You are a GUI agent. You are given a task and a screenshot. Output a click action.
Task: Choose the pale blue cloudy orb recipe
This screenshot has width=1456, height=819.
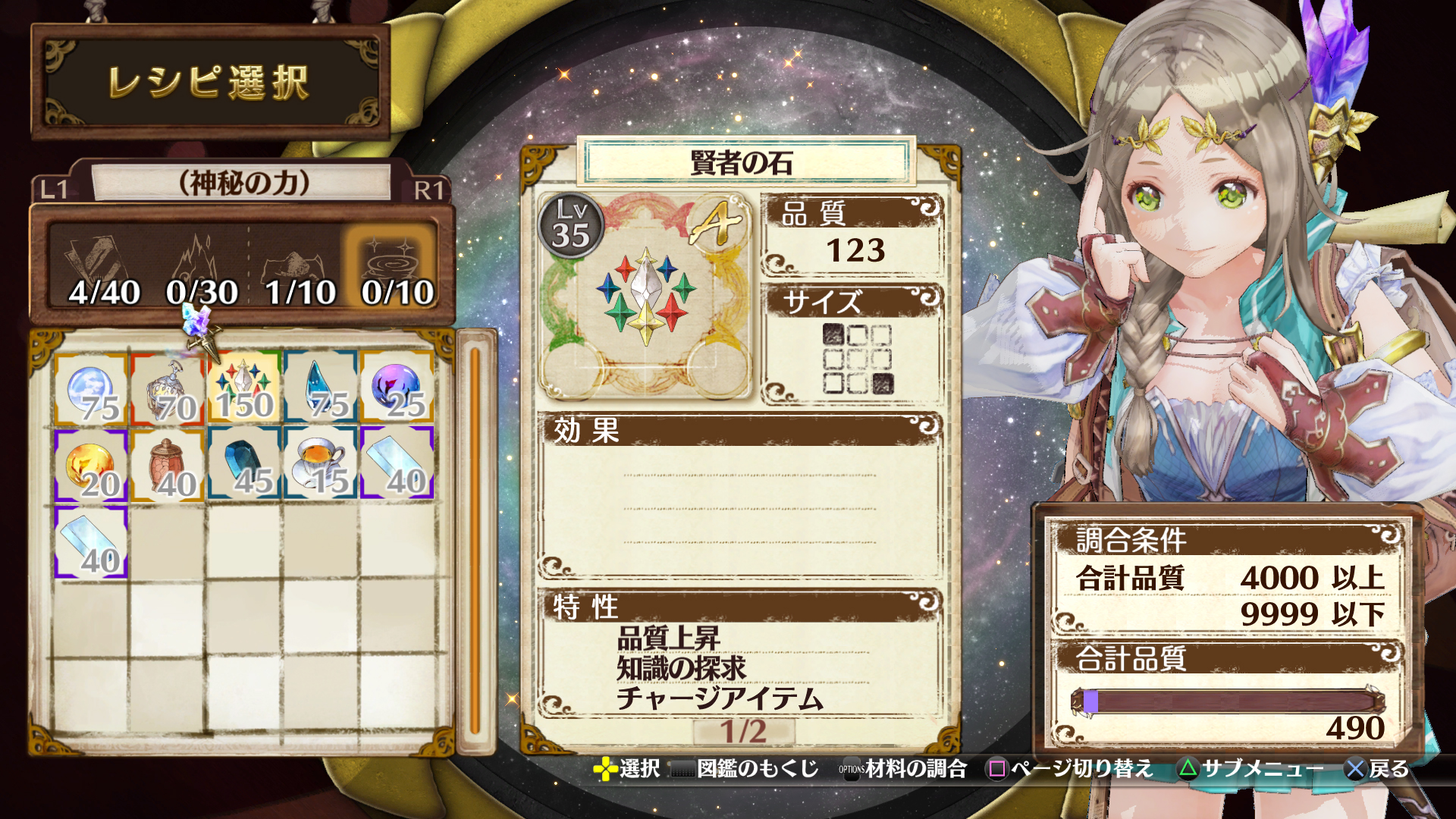91,387
